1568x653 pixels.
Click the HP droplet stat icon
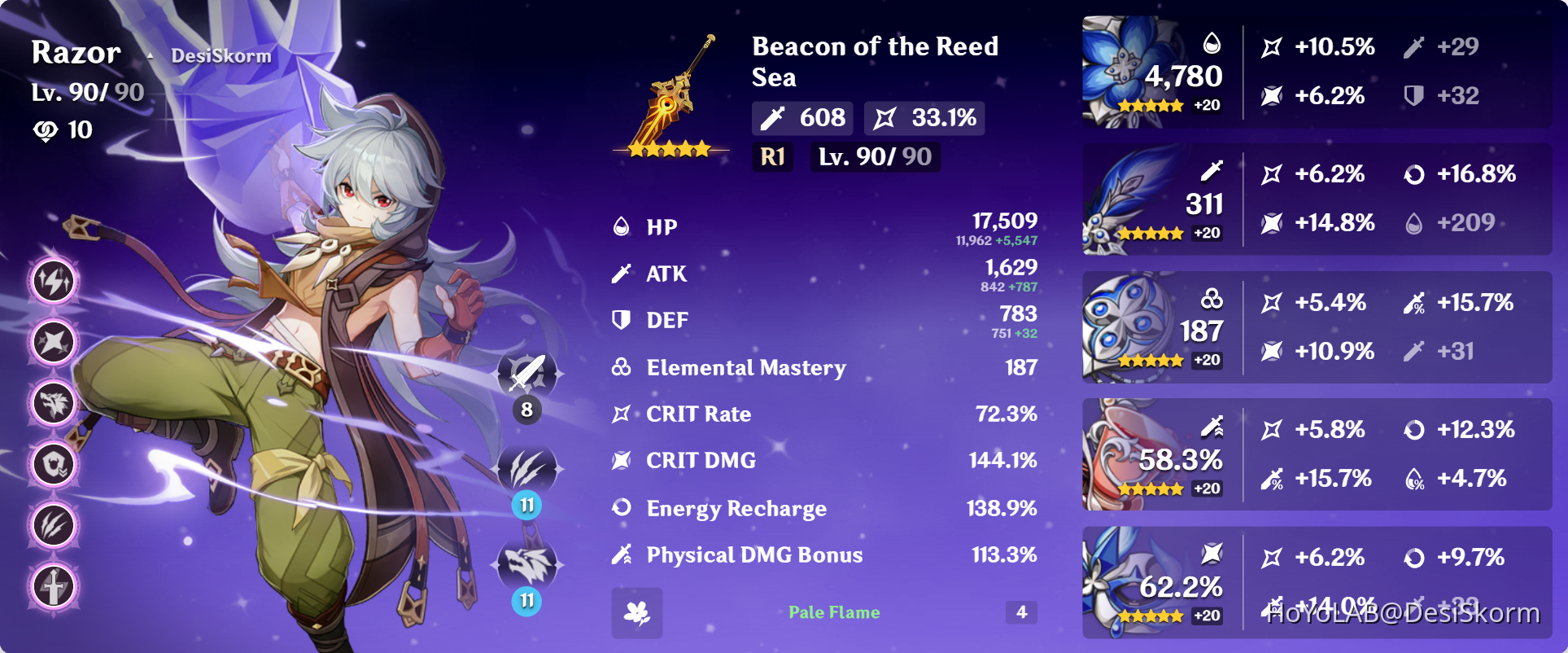[x=621, y=226]
